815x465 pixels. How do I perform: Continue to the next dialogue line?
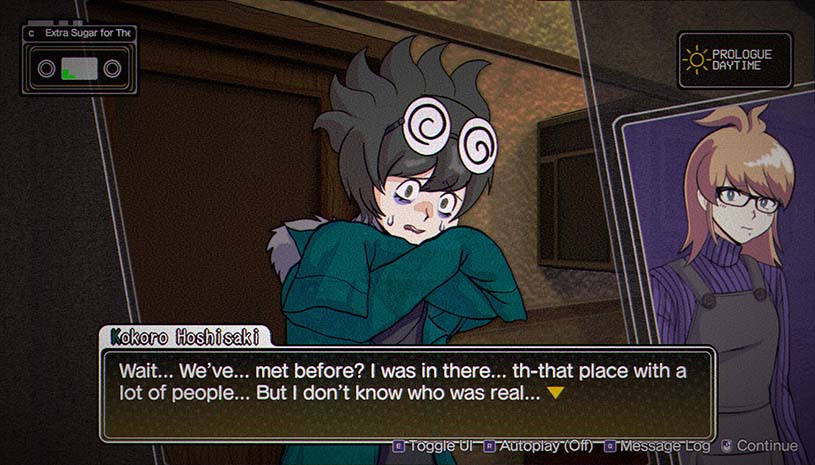click(x=760, y=446)
